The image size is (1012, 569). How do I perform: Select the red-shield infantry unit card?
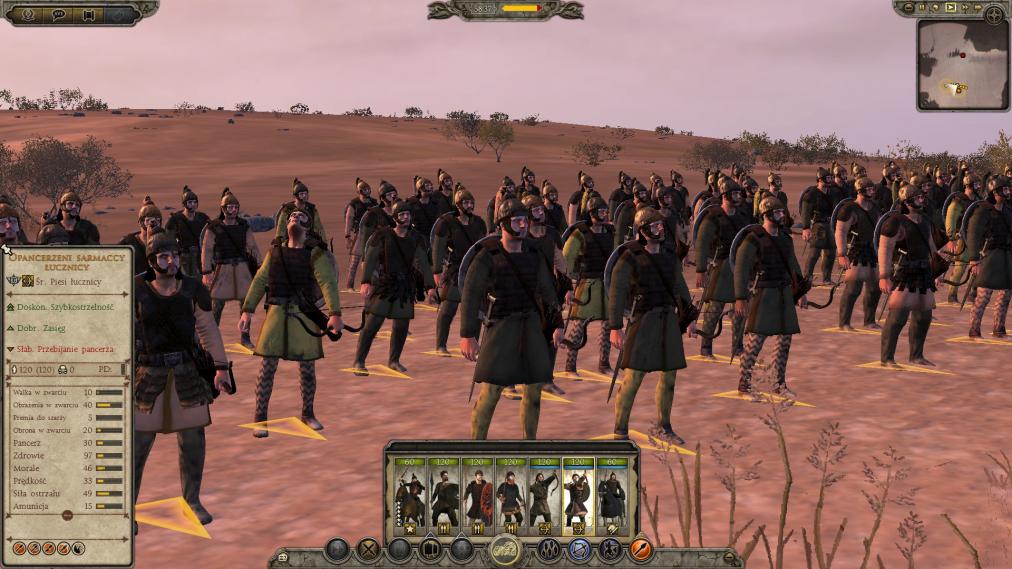(x=477, y=497)
